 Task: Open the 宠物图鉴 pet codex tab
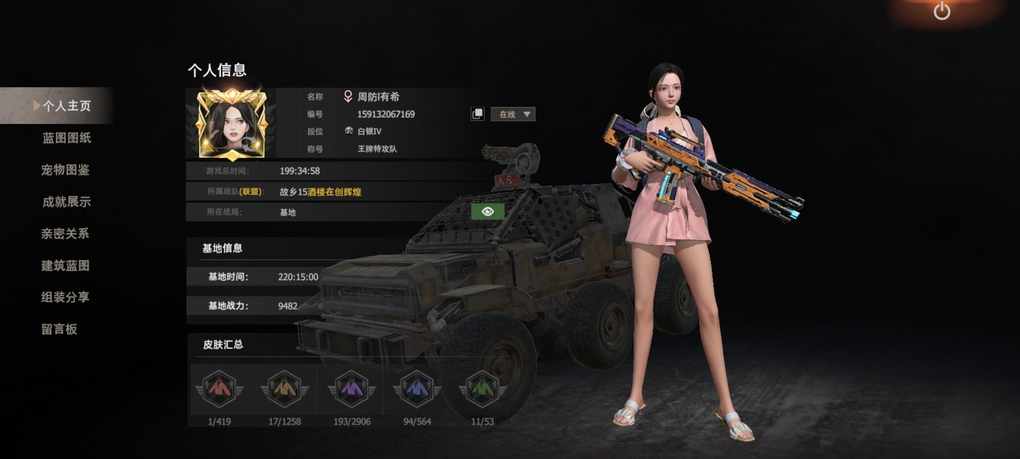click(66, 170)
